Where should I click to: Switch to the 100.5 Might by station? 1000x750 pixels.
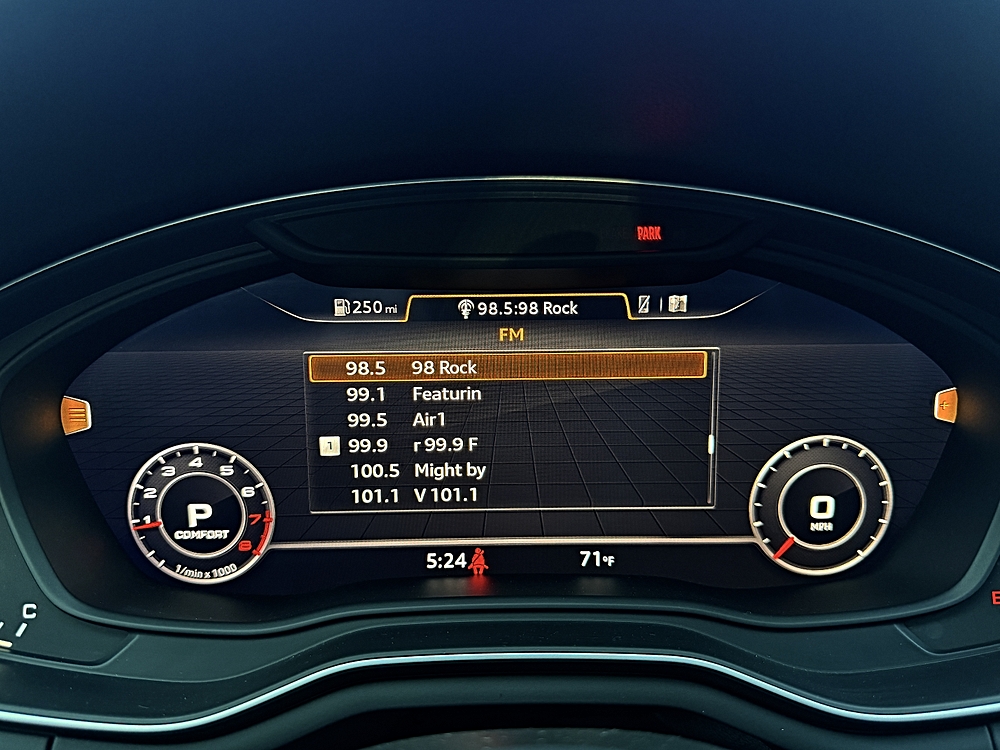click(x=508, y=470)
